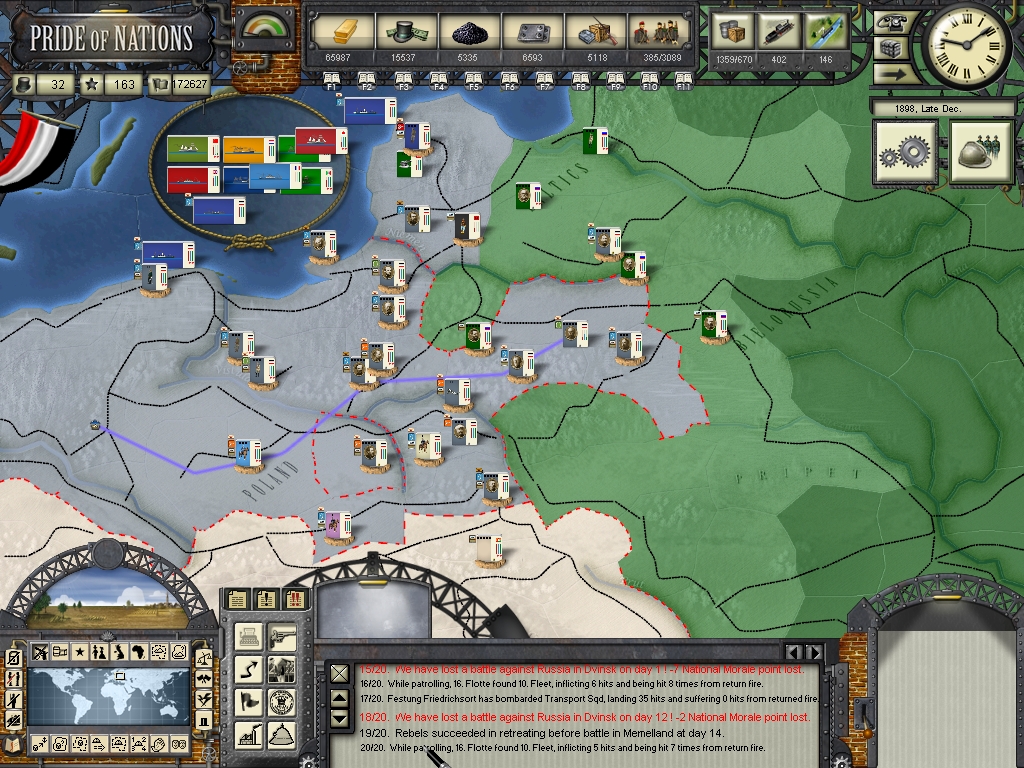The width and height of the screenshot is (1024, 768).
Task: Show the double red exclamation message filter
Action: coord(297,599)
